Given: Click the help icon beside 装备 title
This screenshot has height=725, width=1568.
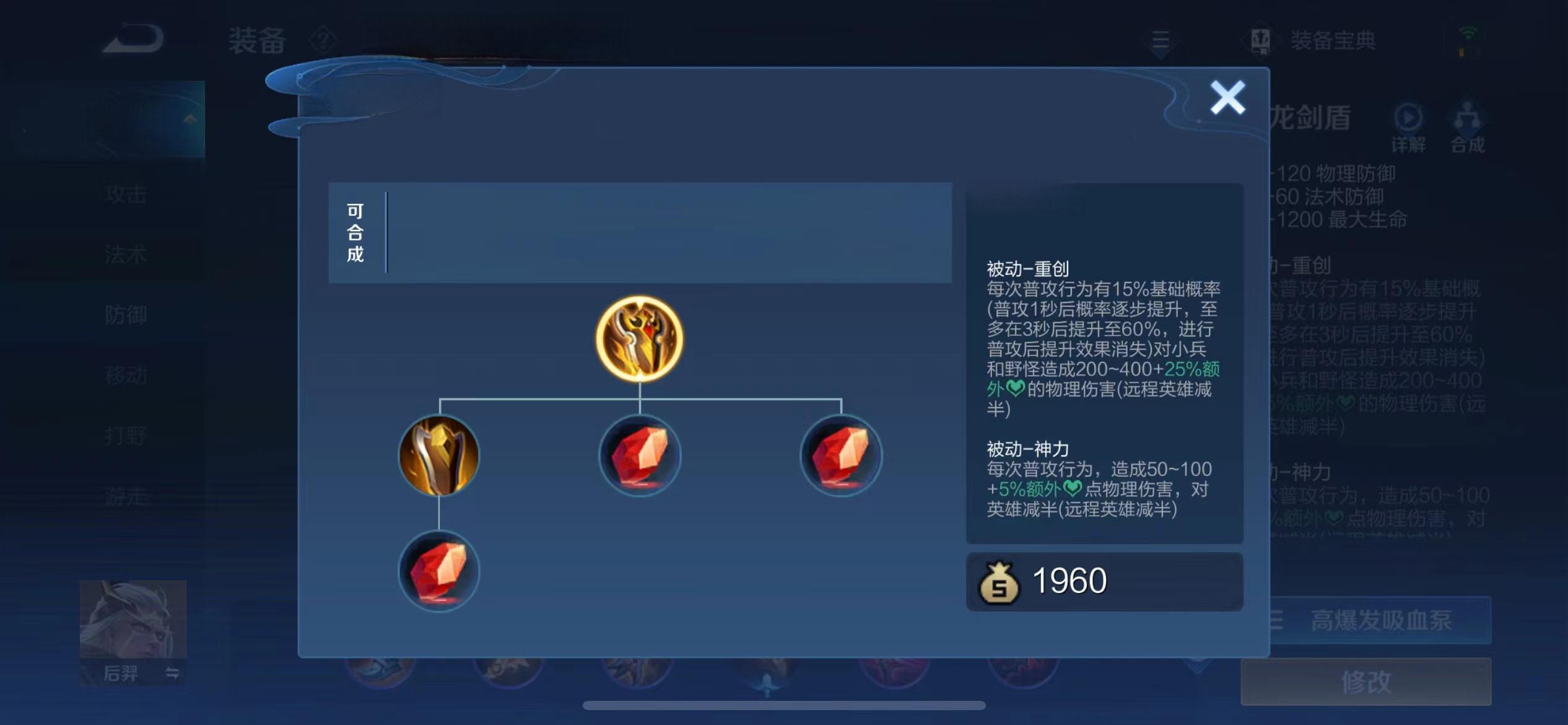Looking at the screenshot, I should pyautogui.click(x=324, y=38).
